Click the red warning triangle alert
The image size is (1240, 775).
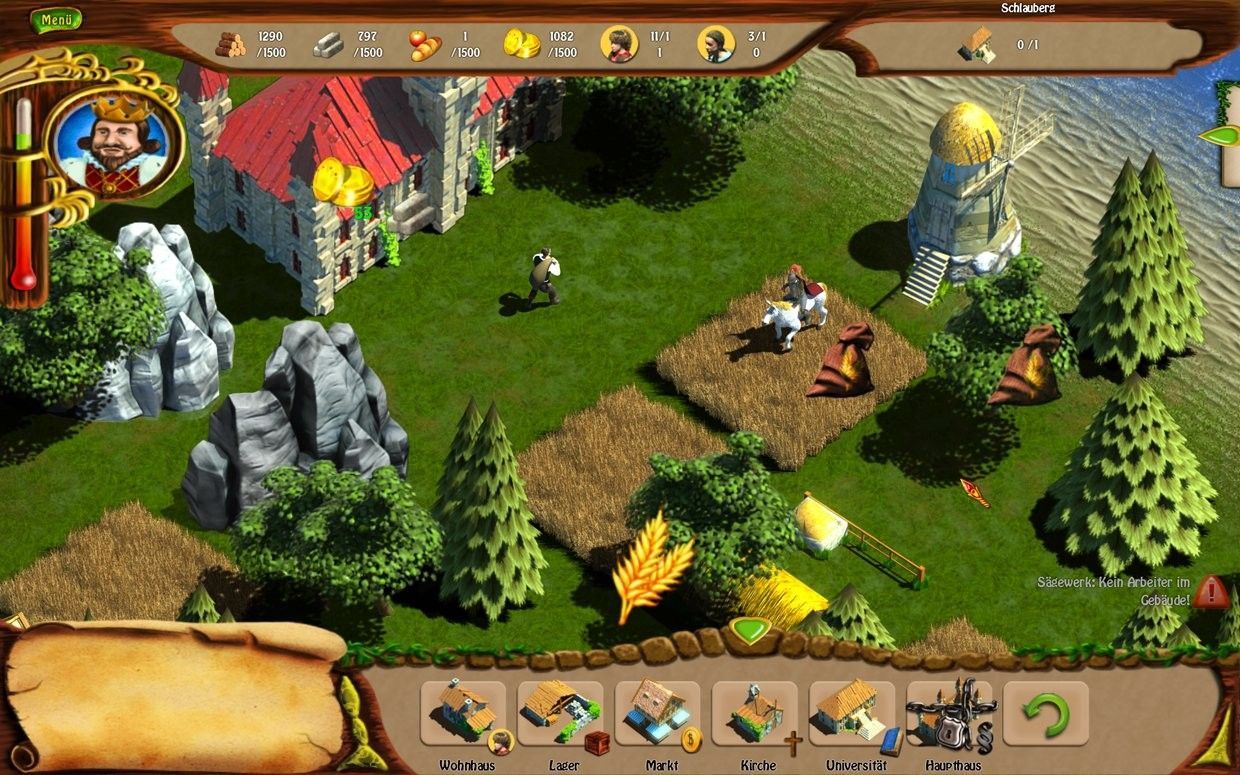click(1210, 592)
